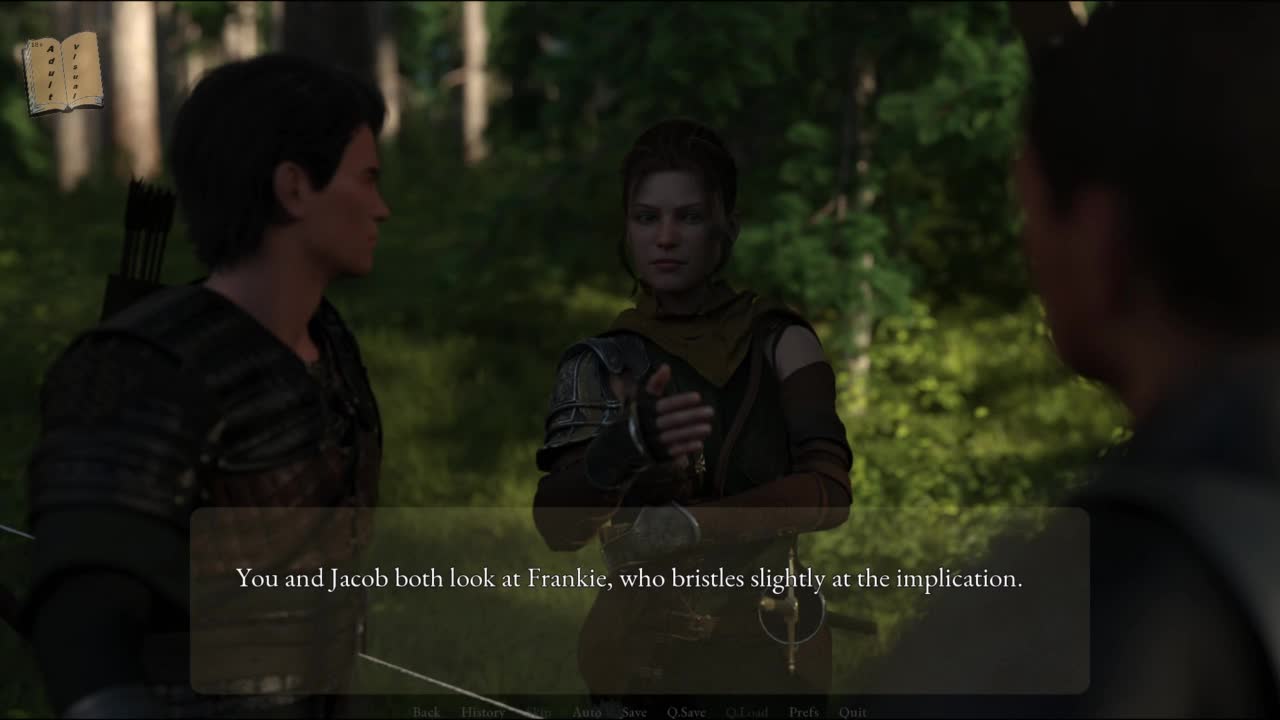Quit the game
1280x720 pixels.
[x=853, y=712]
